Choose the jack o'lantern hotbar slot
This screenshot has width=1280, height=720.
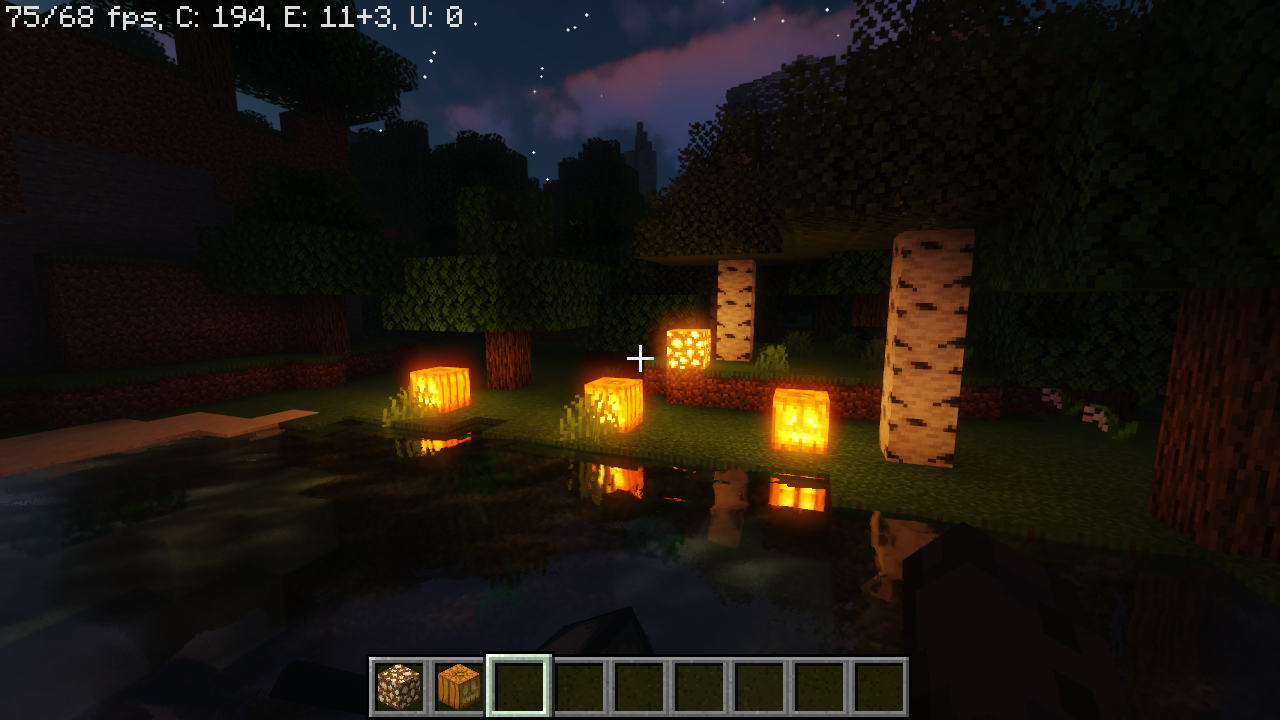(x=459, y=686)
